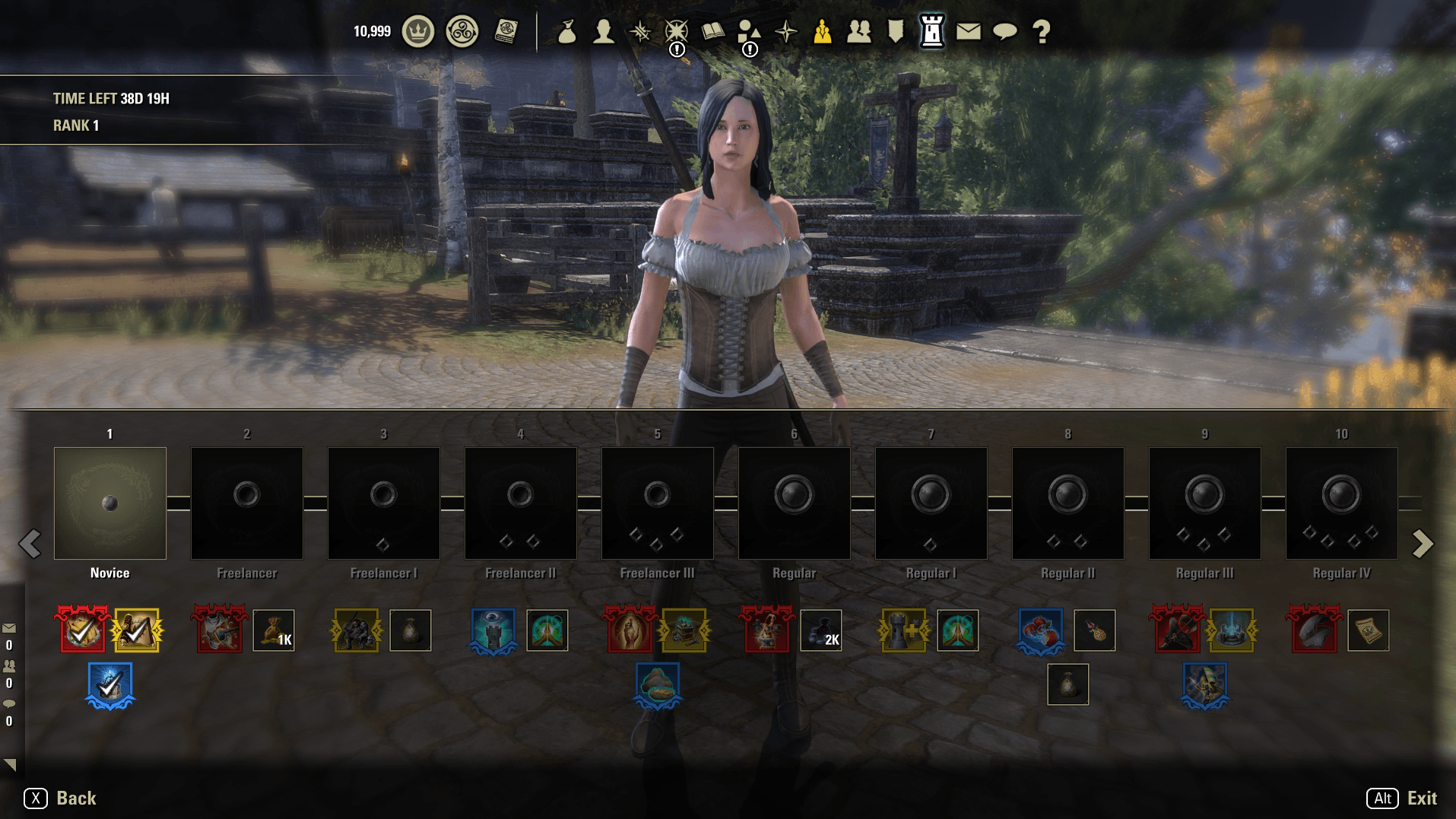
Task: Open the chat speech bubble icon
Action: (x=1005, y=32)
